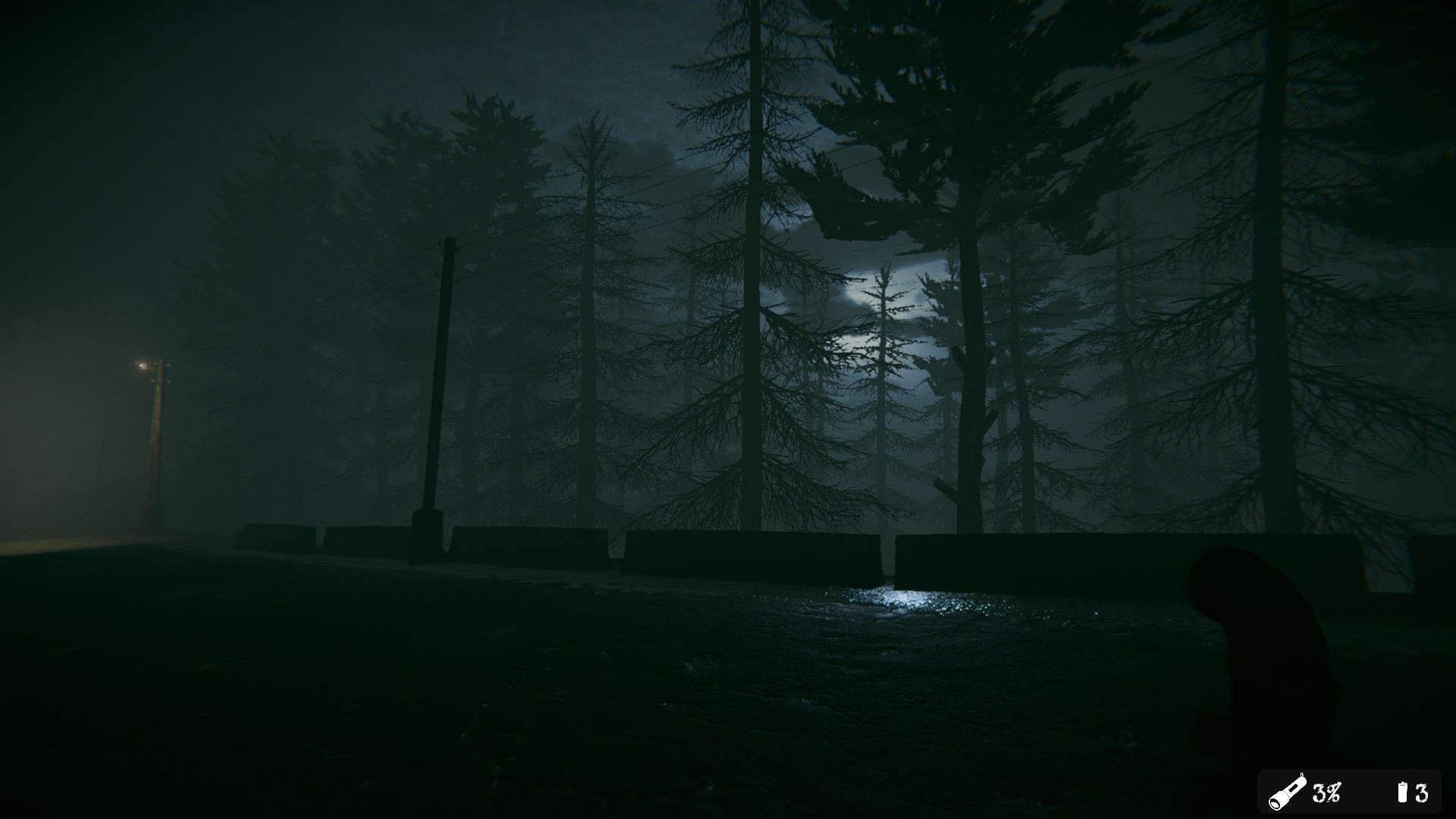Click the HUD panel in the bottom right
1456x819 pixels.
[x=1354, y=791]
